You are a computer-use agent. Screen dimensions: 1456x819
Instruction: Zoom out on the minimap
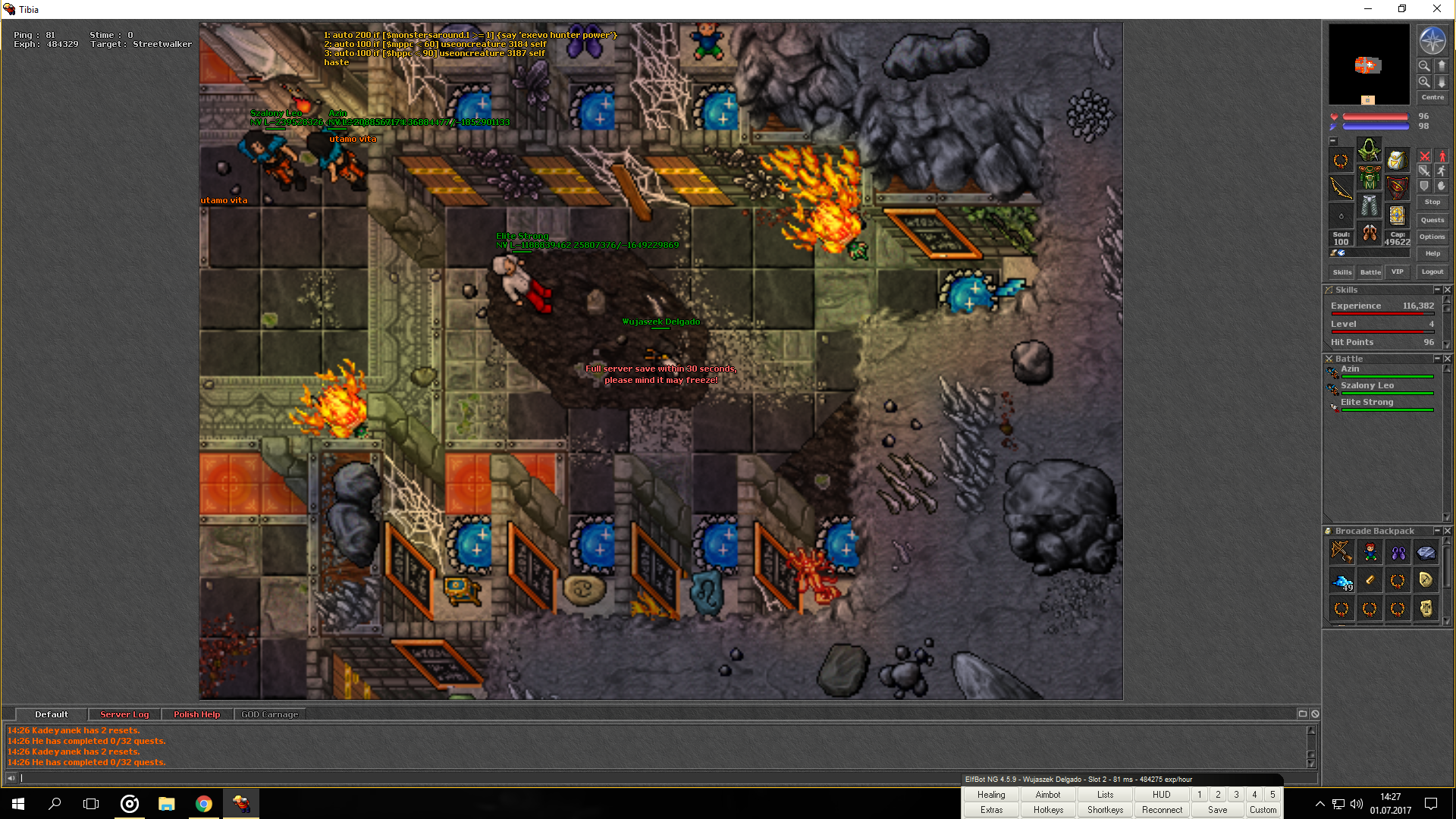tap(1424, 66)
